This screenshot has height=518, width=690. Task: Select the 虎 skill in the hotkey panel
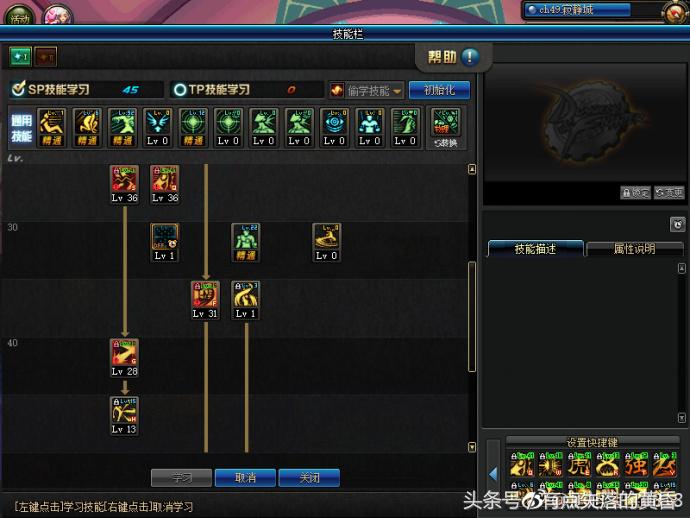click(x=579, y=465)
